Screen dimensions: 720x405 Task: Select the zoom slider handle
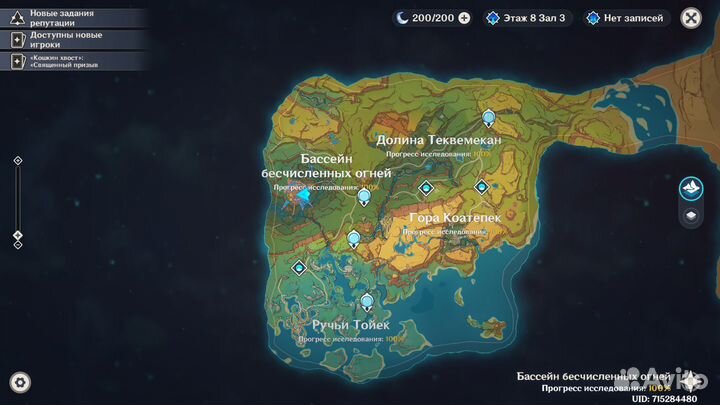point(17,236)
